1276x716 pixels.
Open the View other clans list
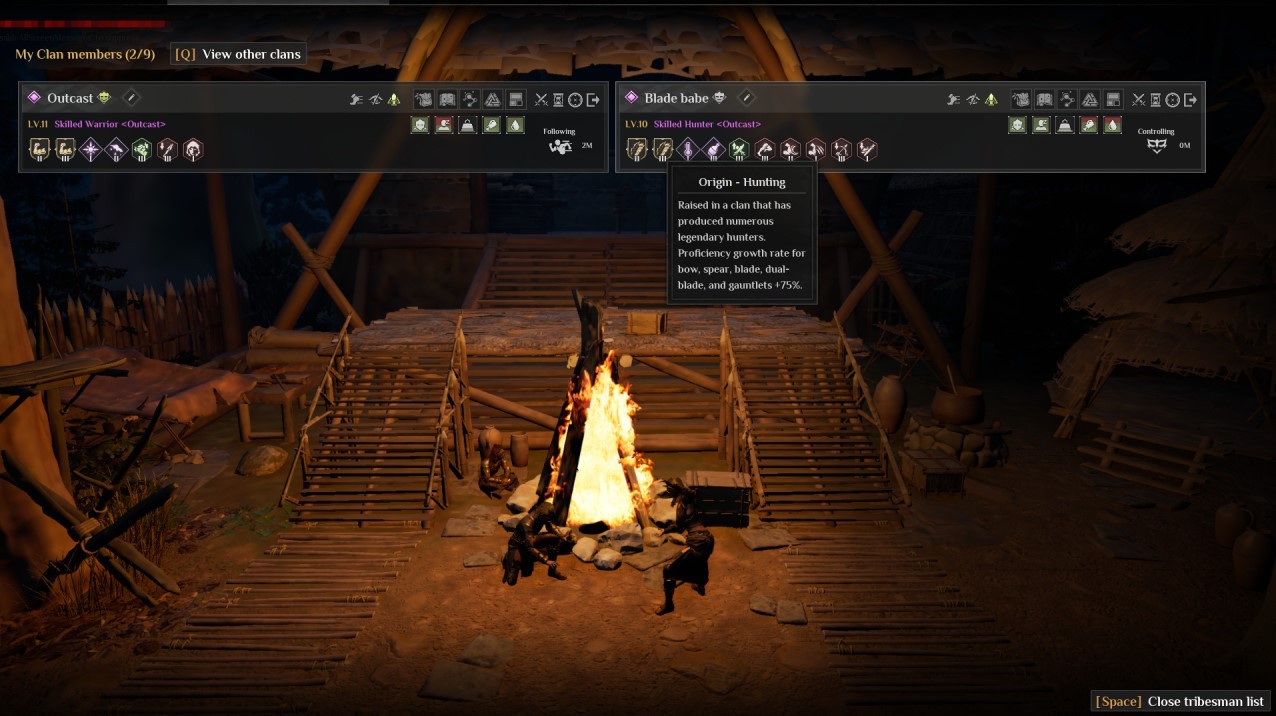[239, 54]
